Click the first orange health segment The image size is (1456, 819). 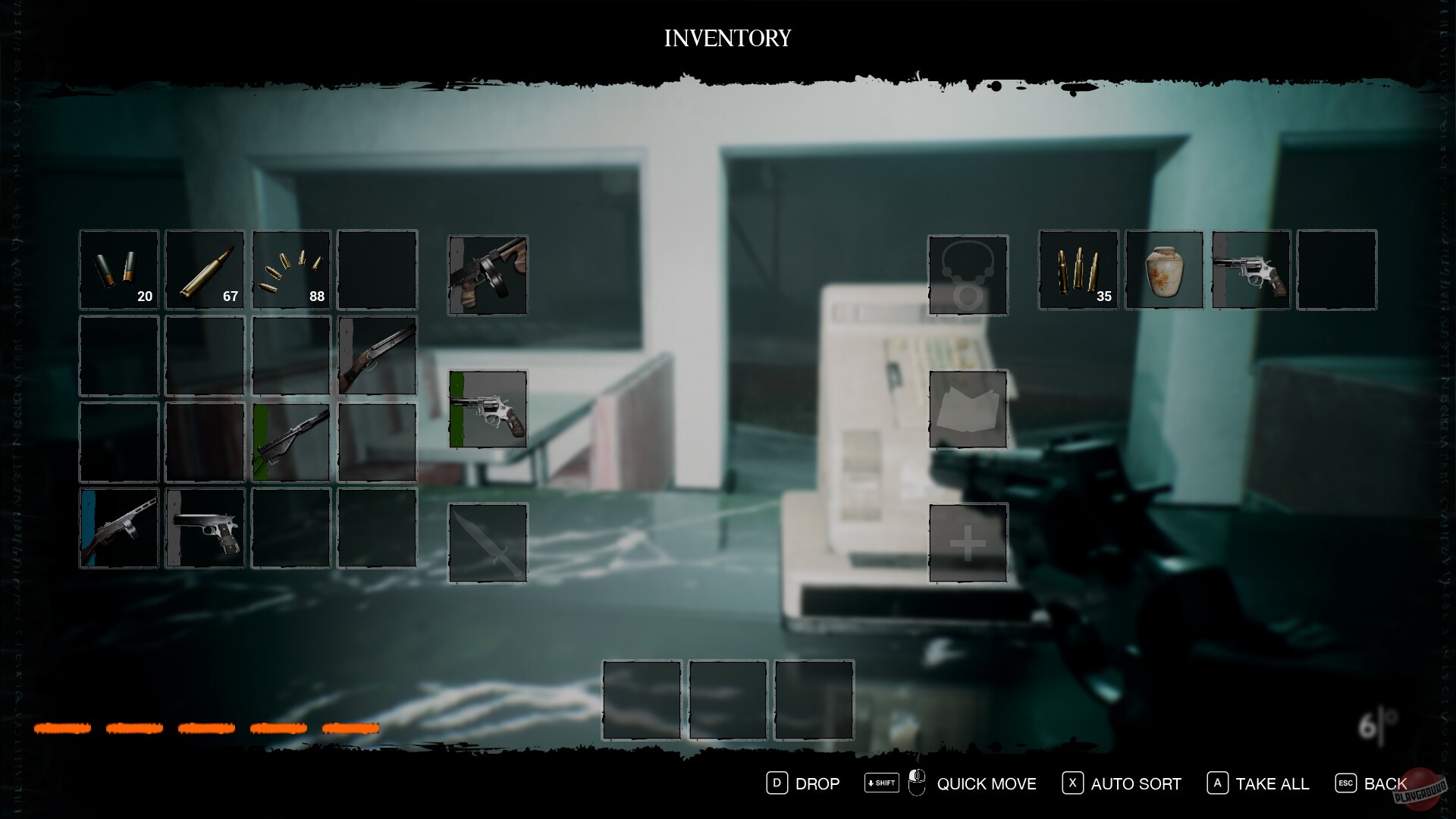coord(63,728)
